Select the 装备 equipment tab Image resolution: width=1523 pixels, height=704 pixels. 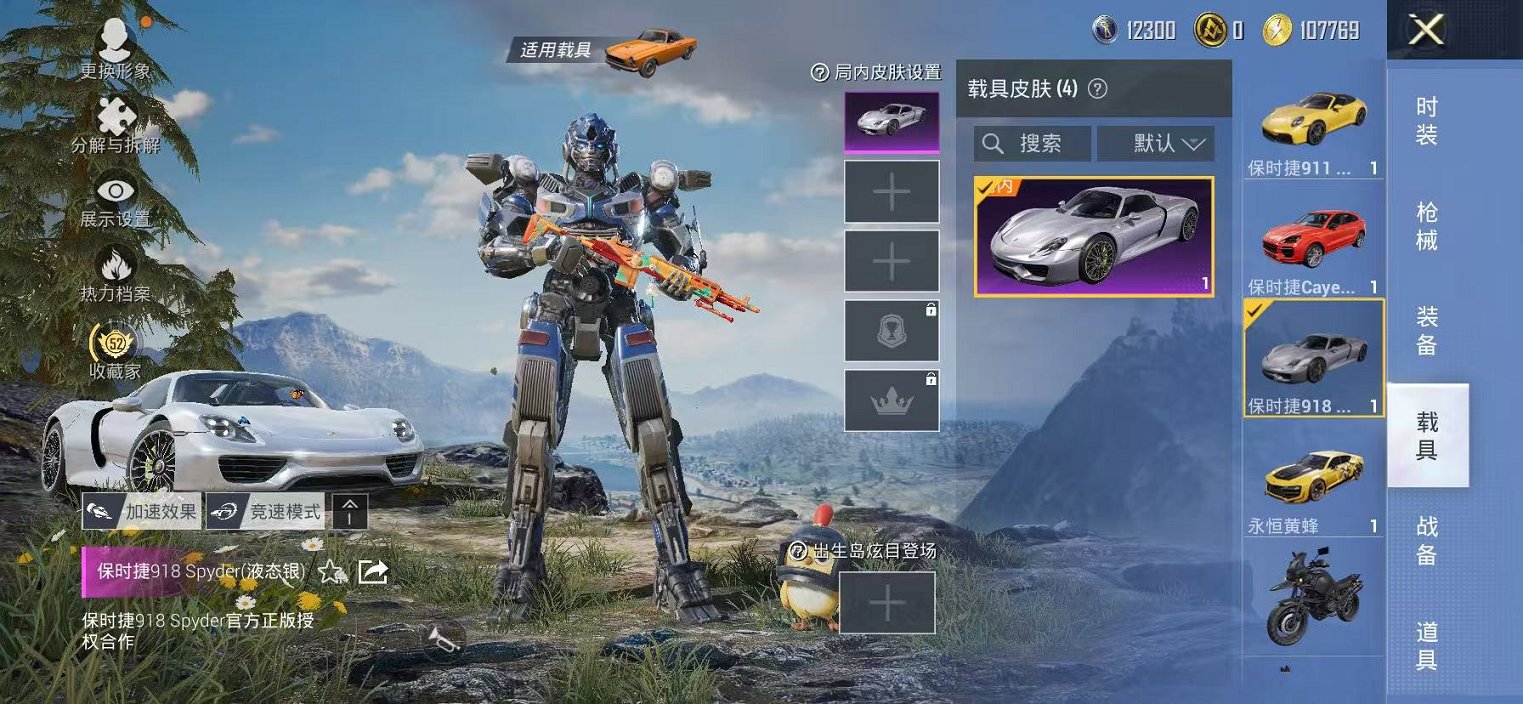(1427, 331)
